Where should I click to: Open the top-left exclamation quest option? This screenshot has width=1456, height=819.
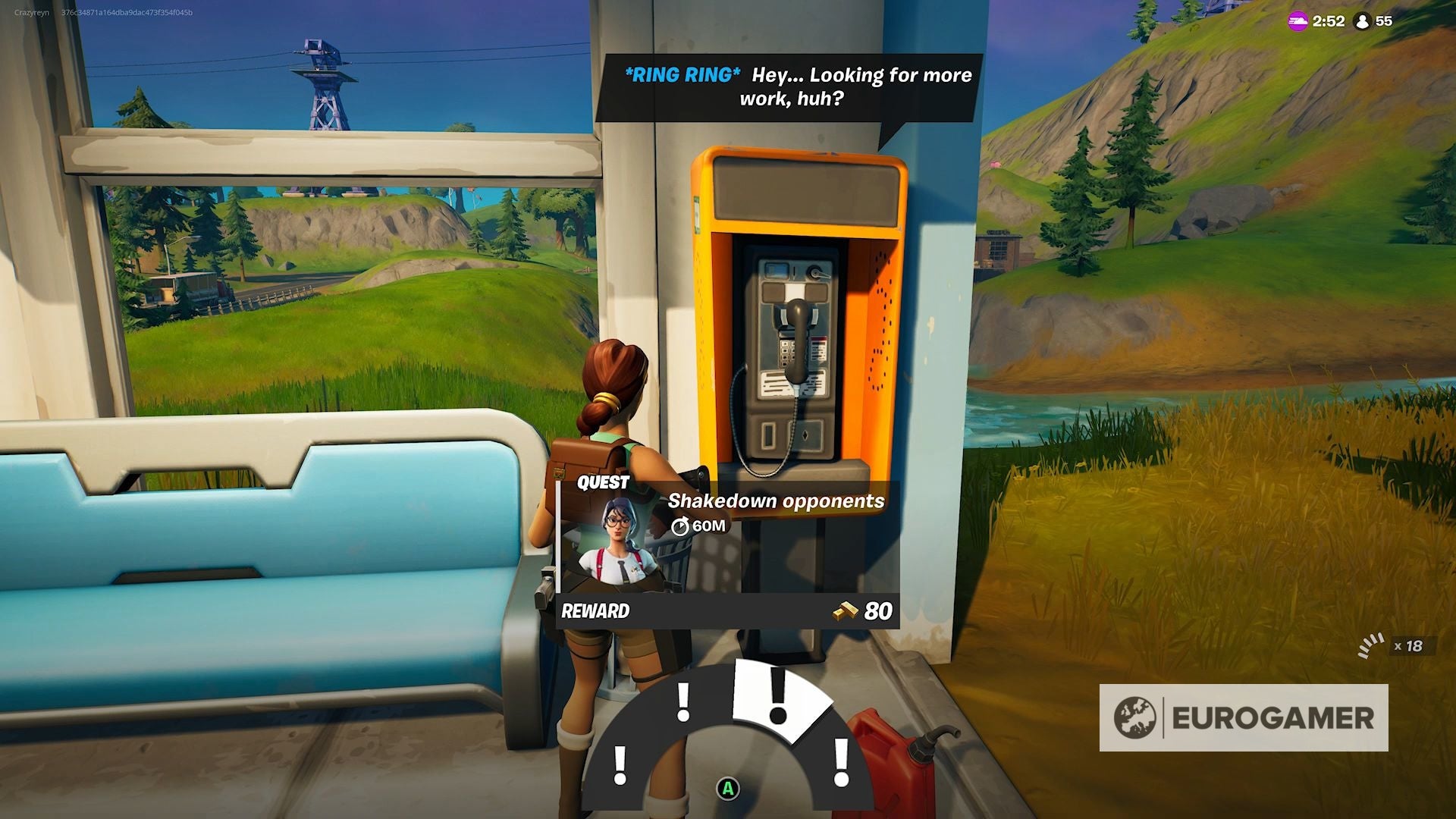coord(683,702)
